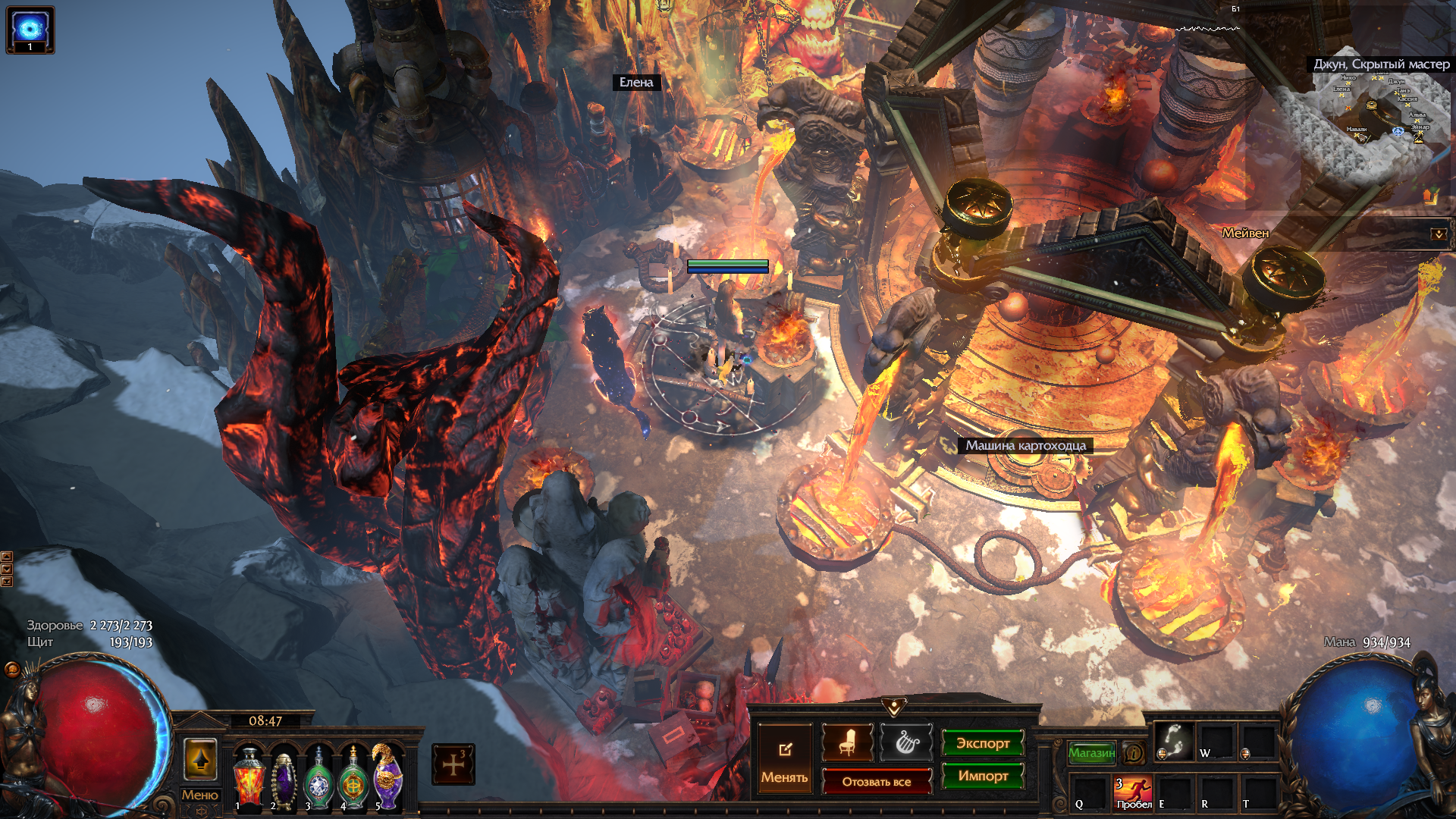Viewport: 1456px width, 819px height.
Task: Choose Импорт to import a hideout
Action: pyautogui.click(x=983, y=776)
